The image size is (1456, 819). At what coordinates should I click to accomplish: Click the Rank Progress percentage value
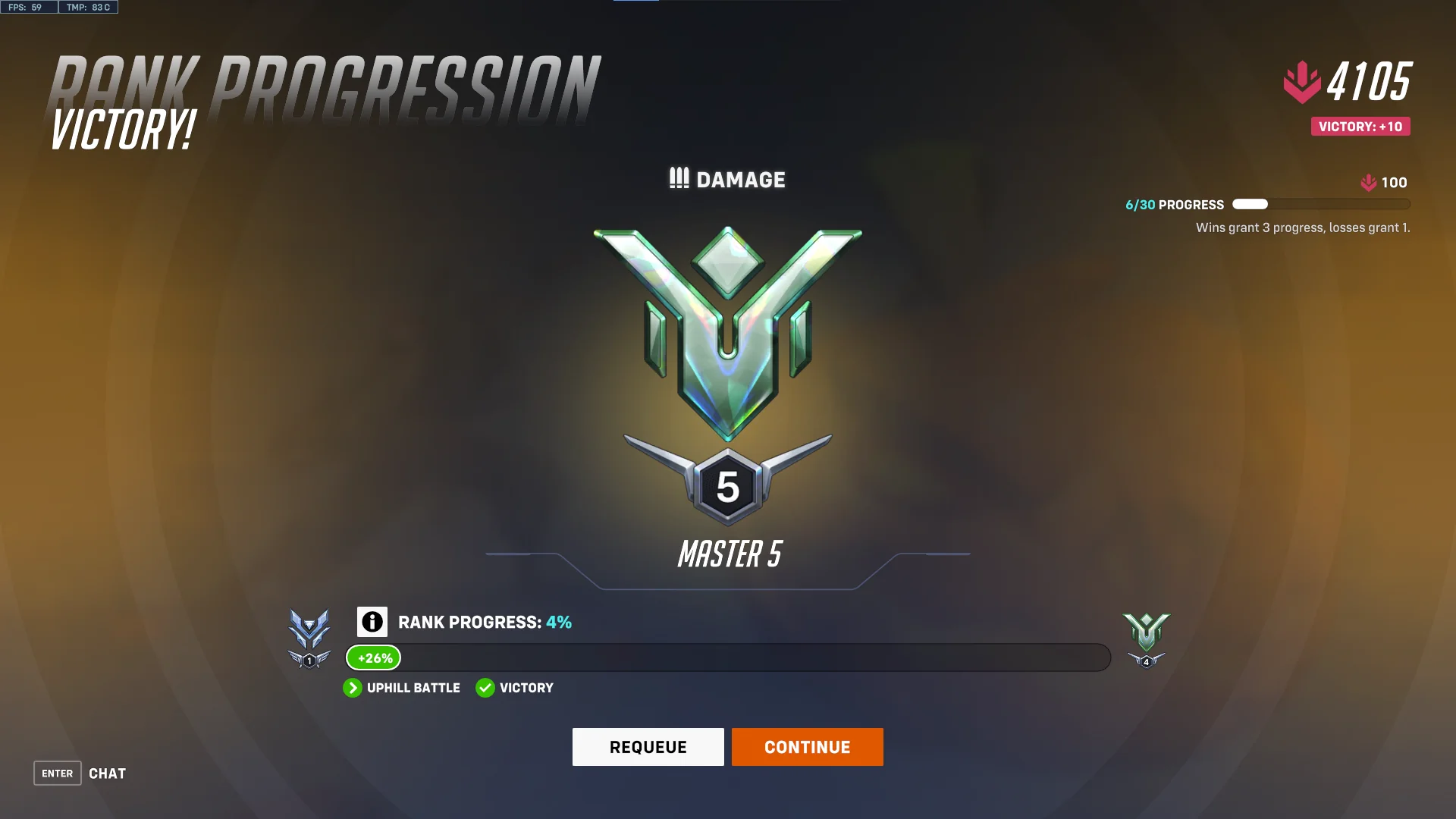[x=558, y=622]
